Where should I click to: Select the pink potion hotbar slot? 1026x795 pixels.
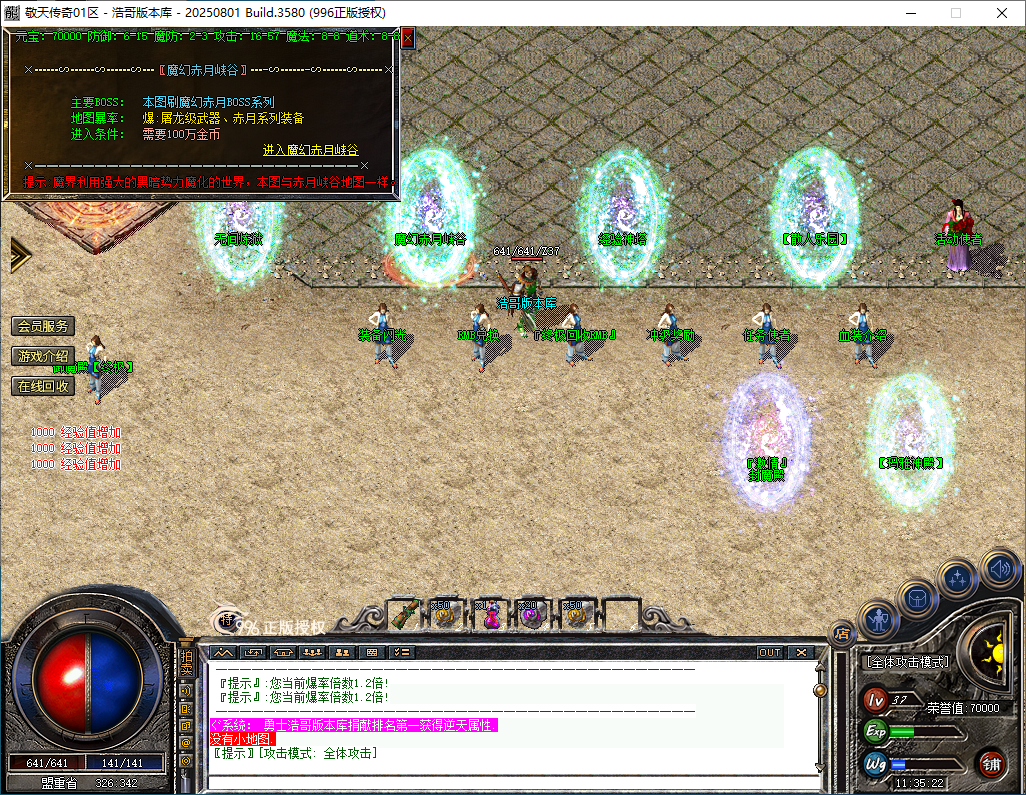[491, 615]
